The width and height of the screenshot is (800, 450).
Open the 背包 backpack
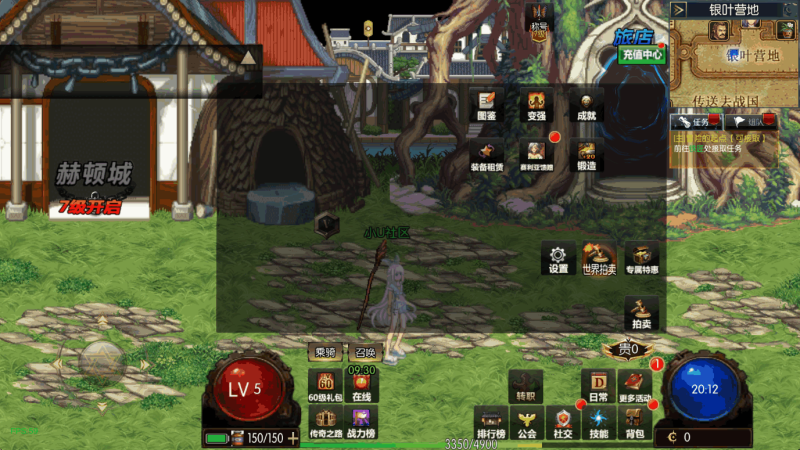(x=634, y=421)
